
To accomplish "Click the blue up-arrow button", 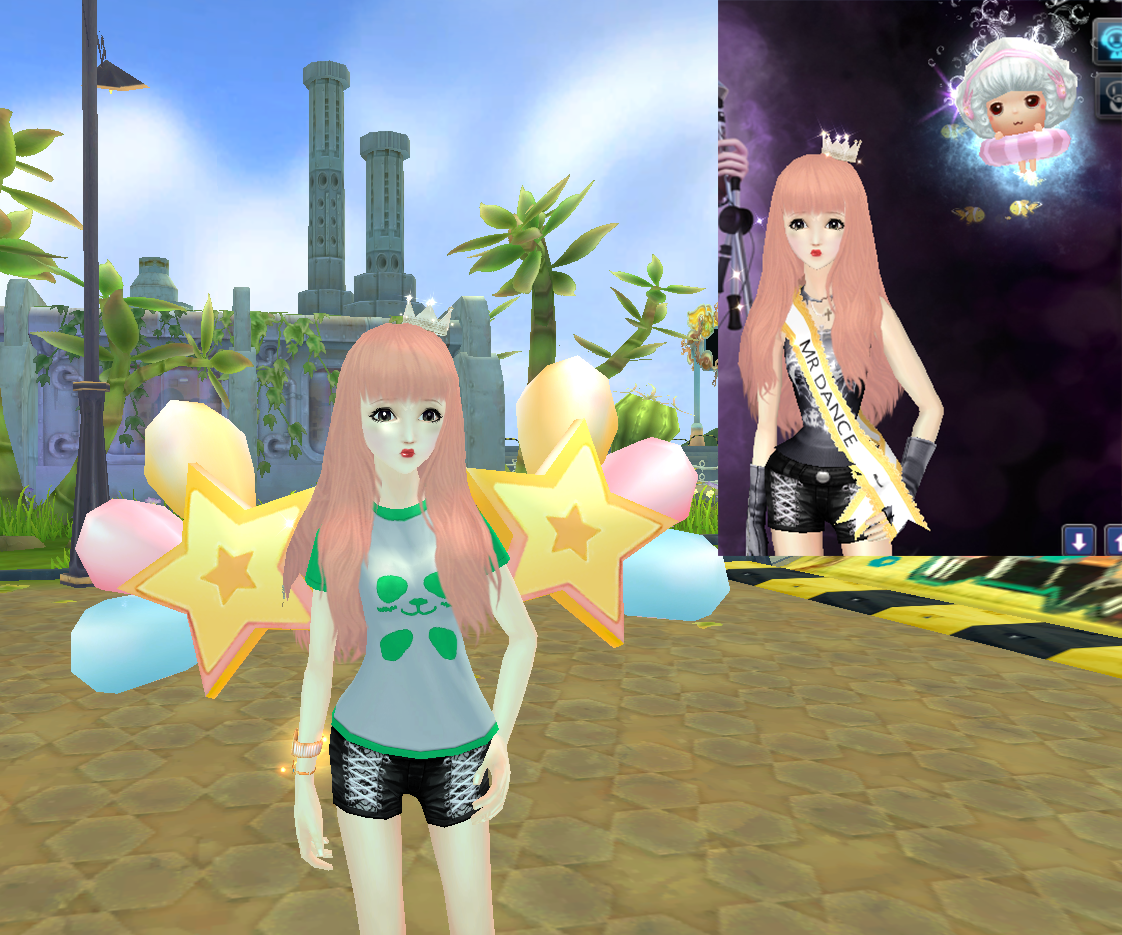I will [x=1113, y=541].
